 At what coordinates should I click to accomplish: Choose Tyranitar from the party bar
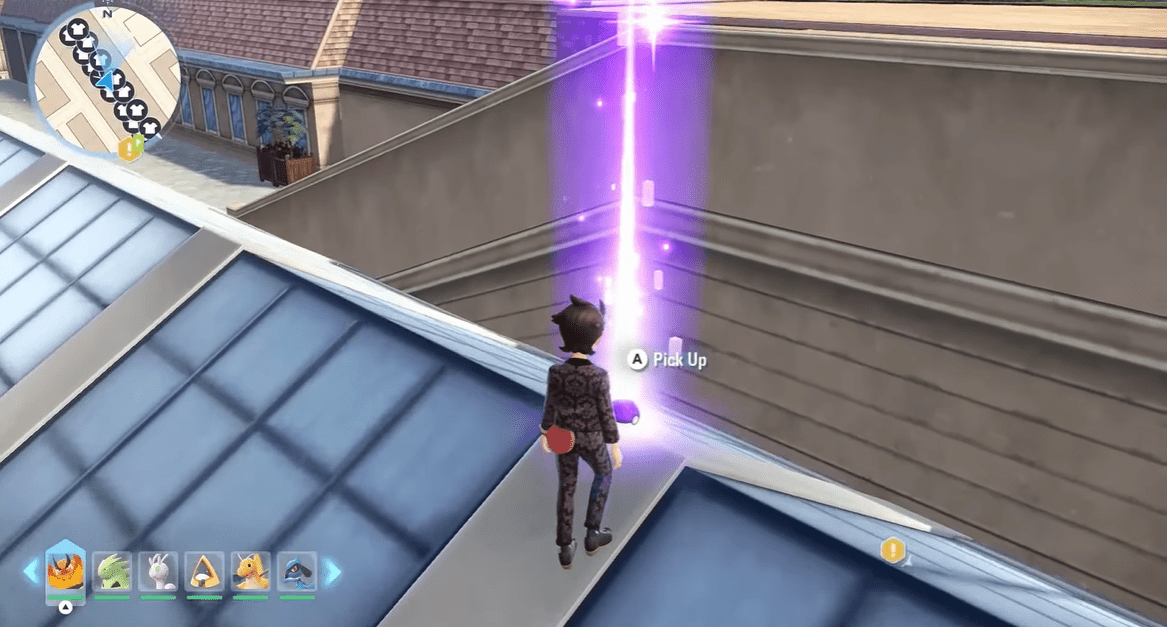pyautogui.click(x=112, y=572)
